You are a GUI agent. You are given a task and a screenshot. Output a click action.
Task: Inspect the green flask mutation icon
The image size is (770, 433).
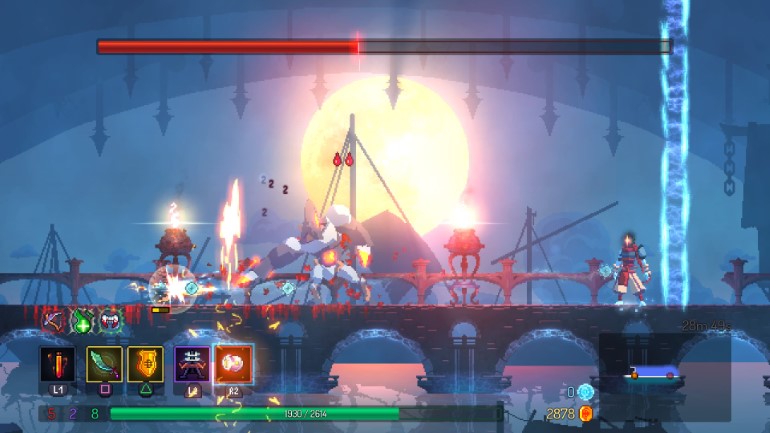81,321
